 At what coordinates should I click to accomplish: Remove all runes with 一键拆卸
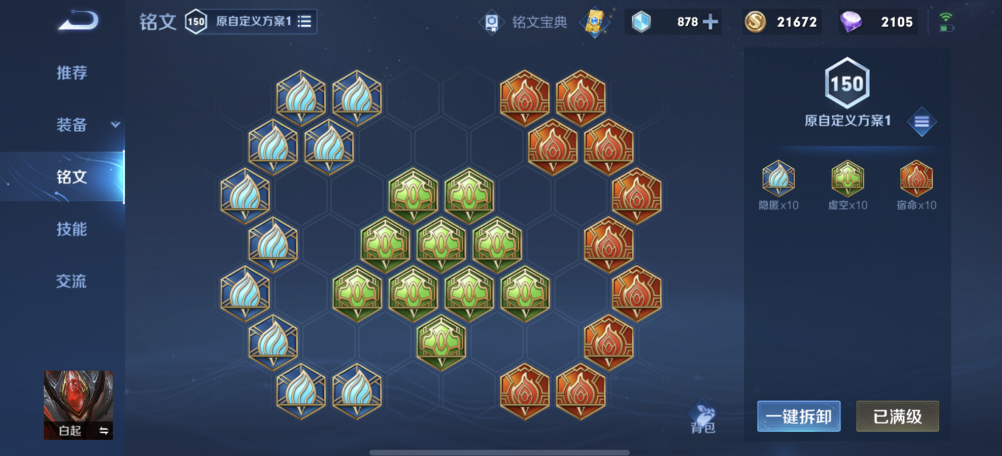point(798,417)
